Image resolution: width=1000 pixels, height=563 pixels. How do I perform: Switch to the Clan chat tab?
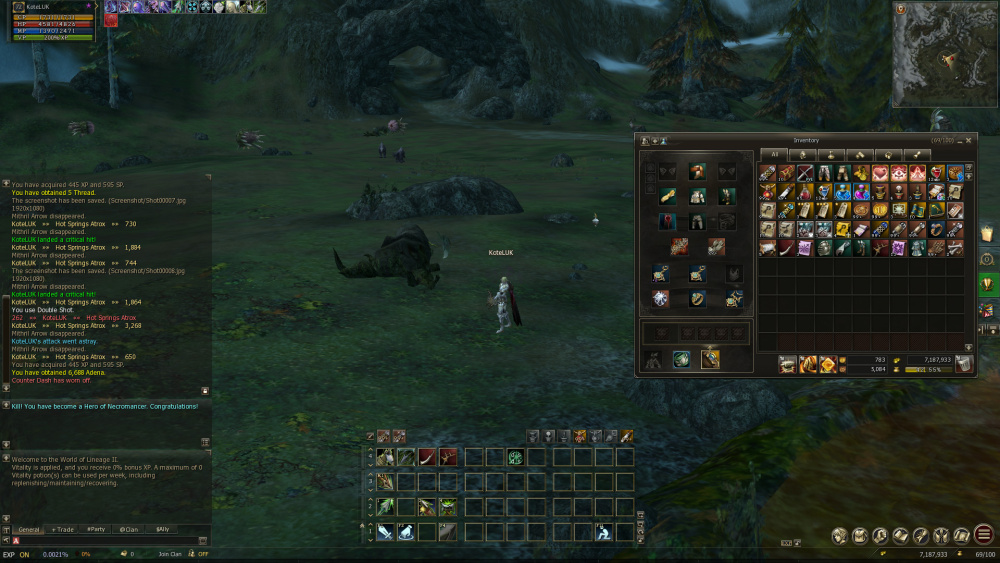128,529
